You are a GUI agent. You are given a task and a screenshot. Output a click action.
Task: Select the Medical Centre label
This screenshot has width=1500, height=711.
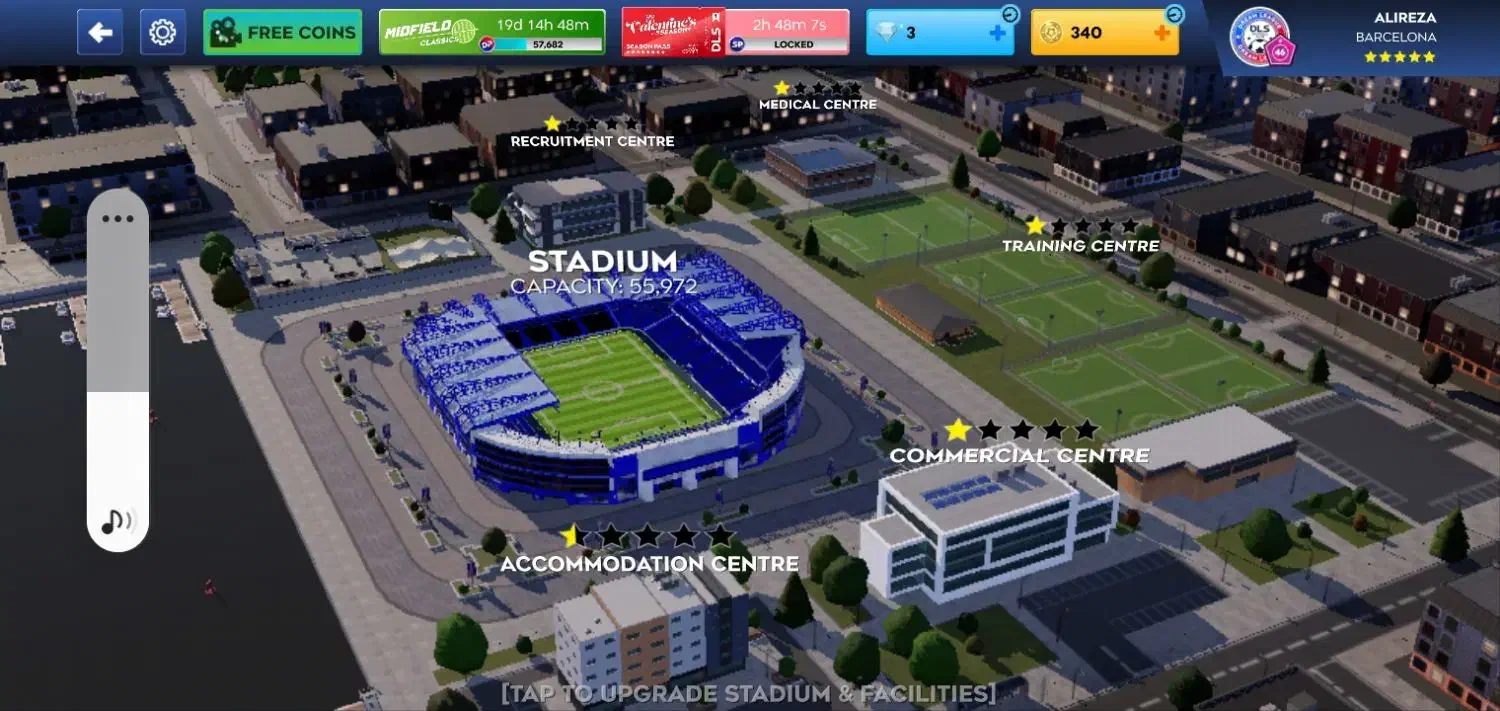point(817,104)
